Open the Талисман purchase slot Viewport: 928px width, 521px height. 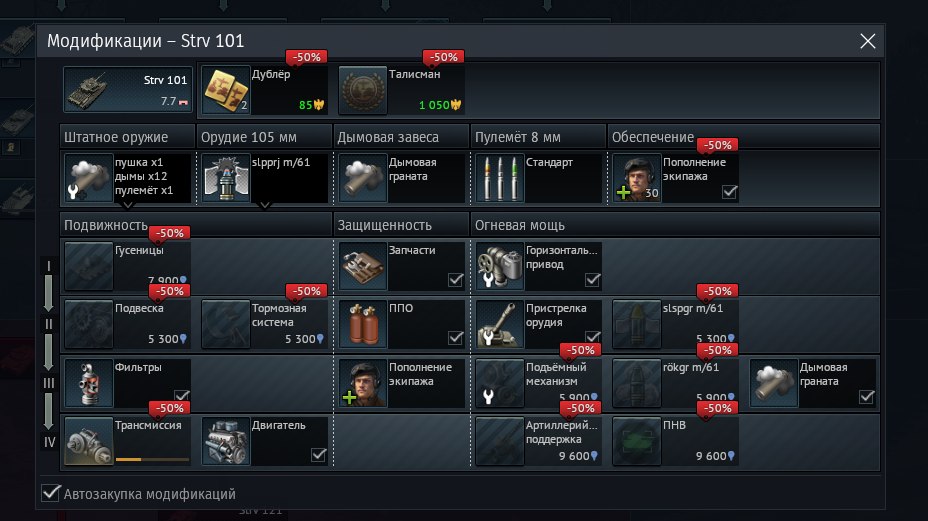(401, 90)
